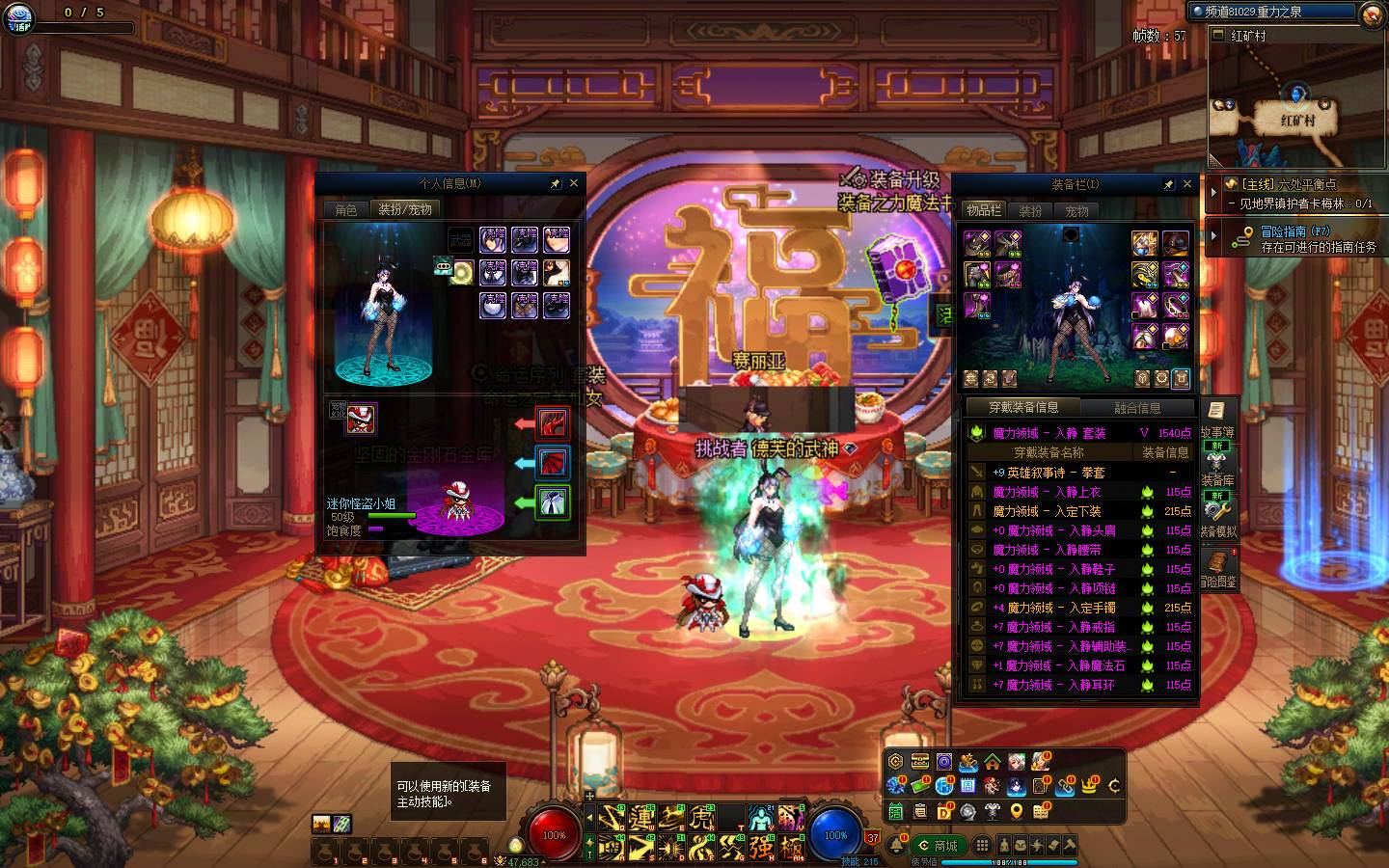Click the red claw pet equipment slot

coord(553,422)
